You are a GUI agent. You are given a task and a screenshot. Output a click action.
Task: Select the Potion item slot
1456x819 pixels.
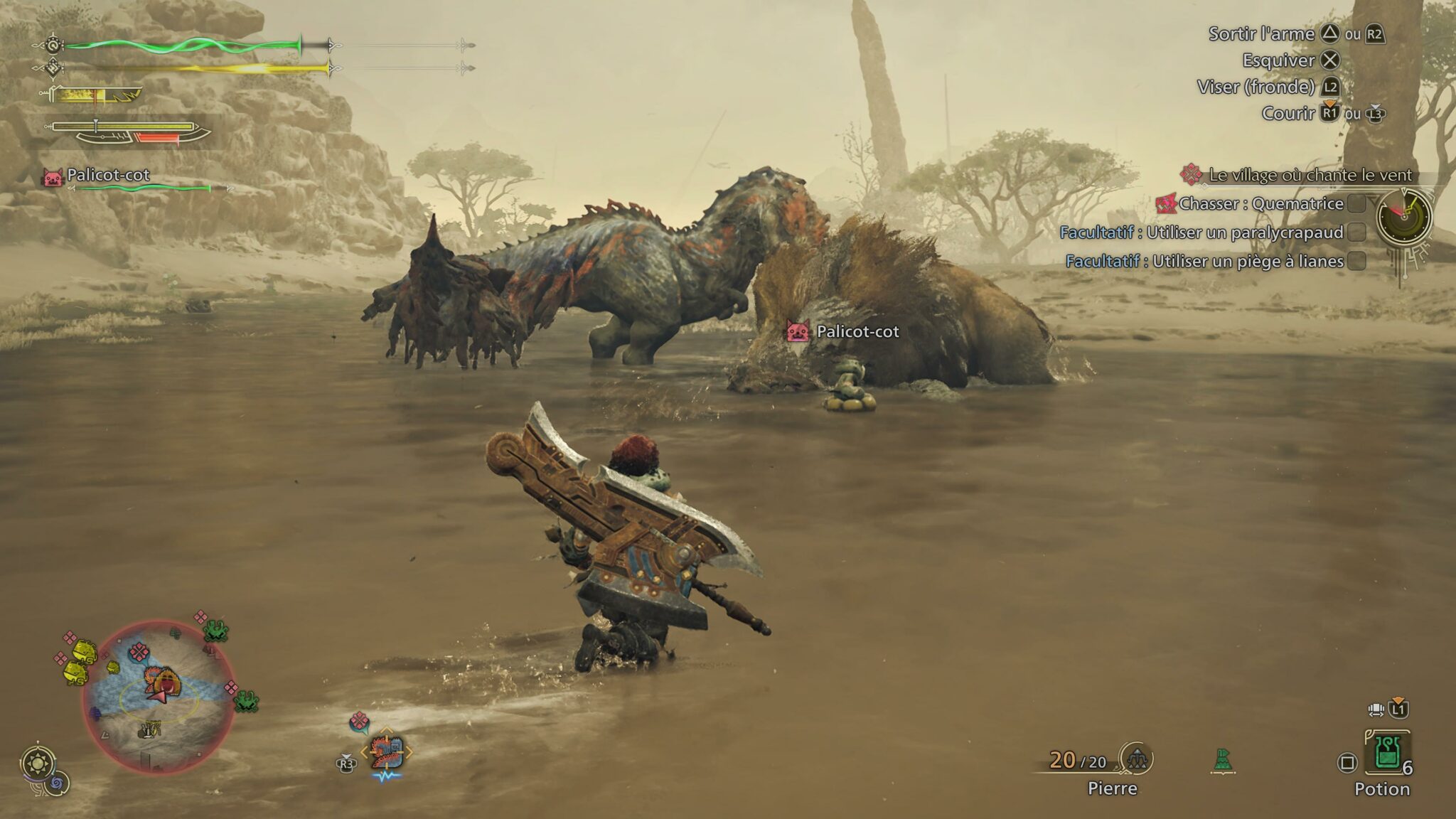click(1386, 752)
